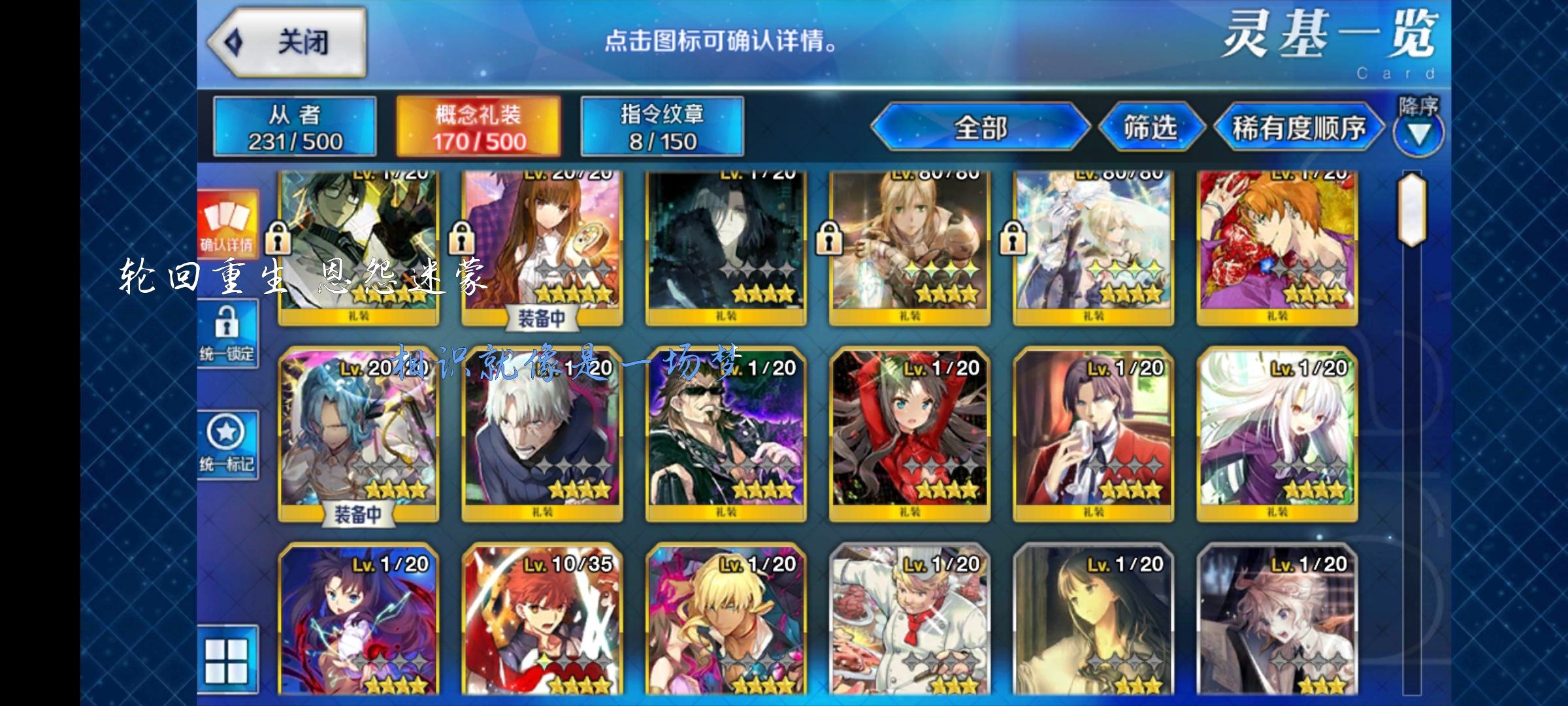Choose the sunglasses bearded man card
The width and height of the screenshot is (1568, 706).
726,431
